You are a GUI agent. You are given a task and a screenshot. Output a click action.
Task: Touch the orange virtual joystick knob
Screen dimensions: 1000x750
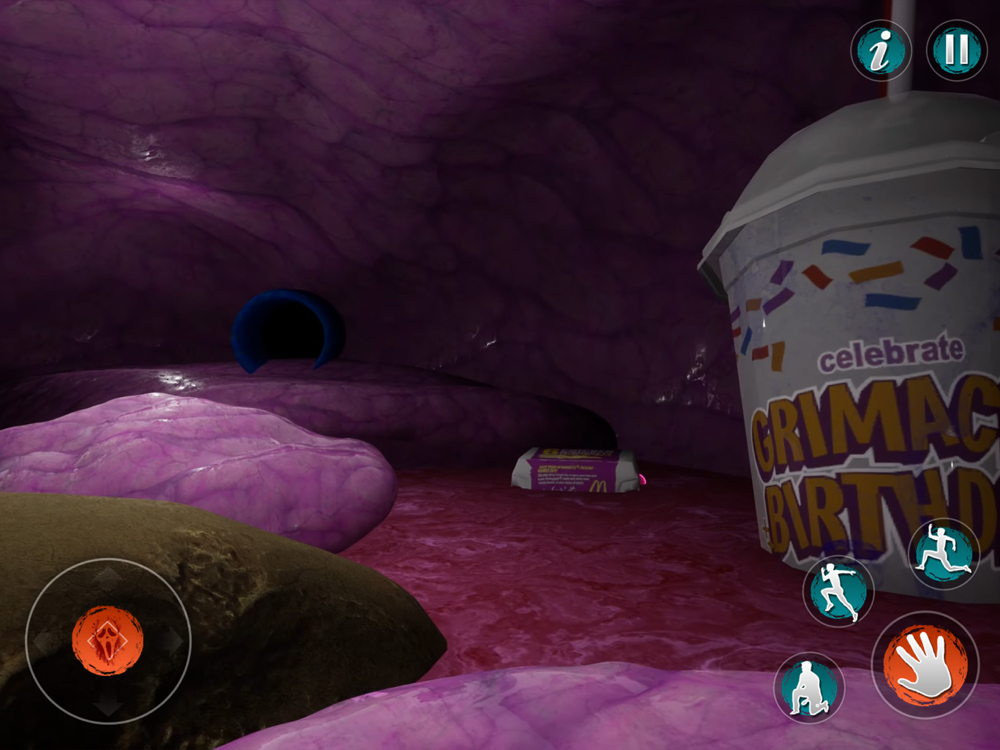coord(107,639)
